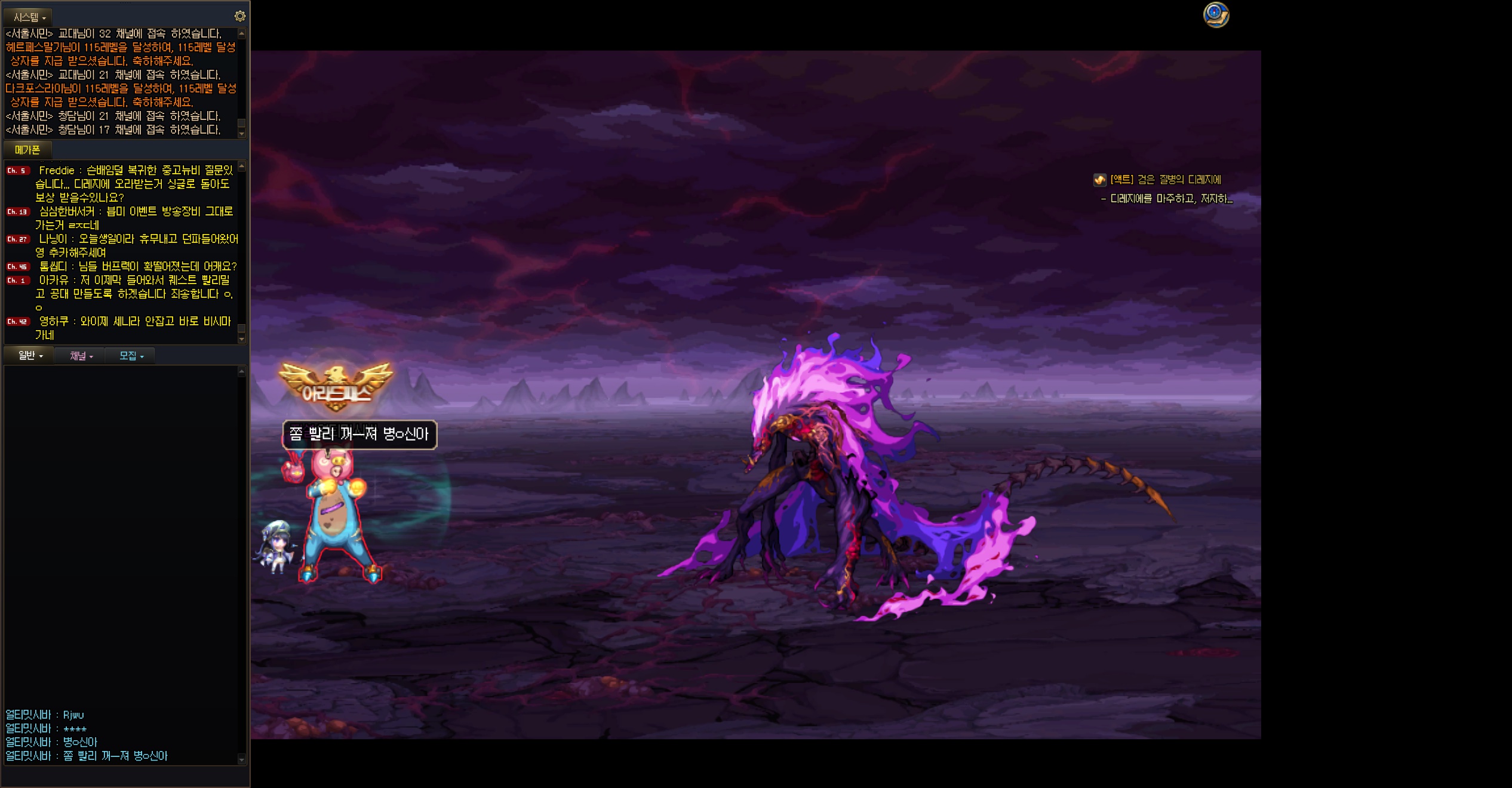Open the 검은 질병의 디레지에 quest tracker

click(1164, 180)
